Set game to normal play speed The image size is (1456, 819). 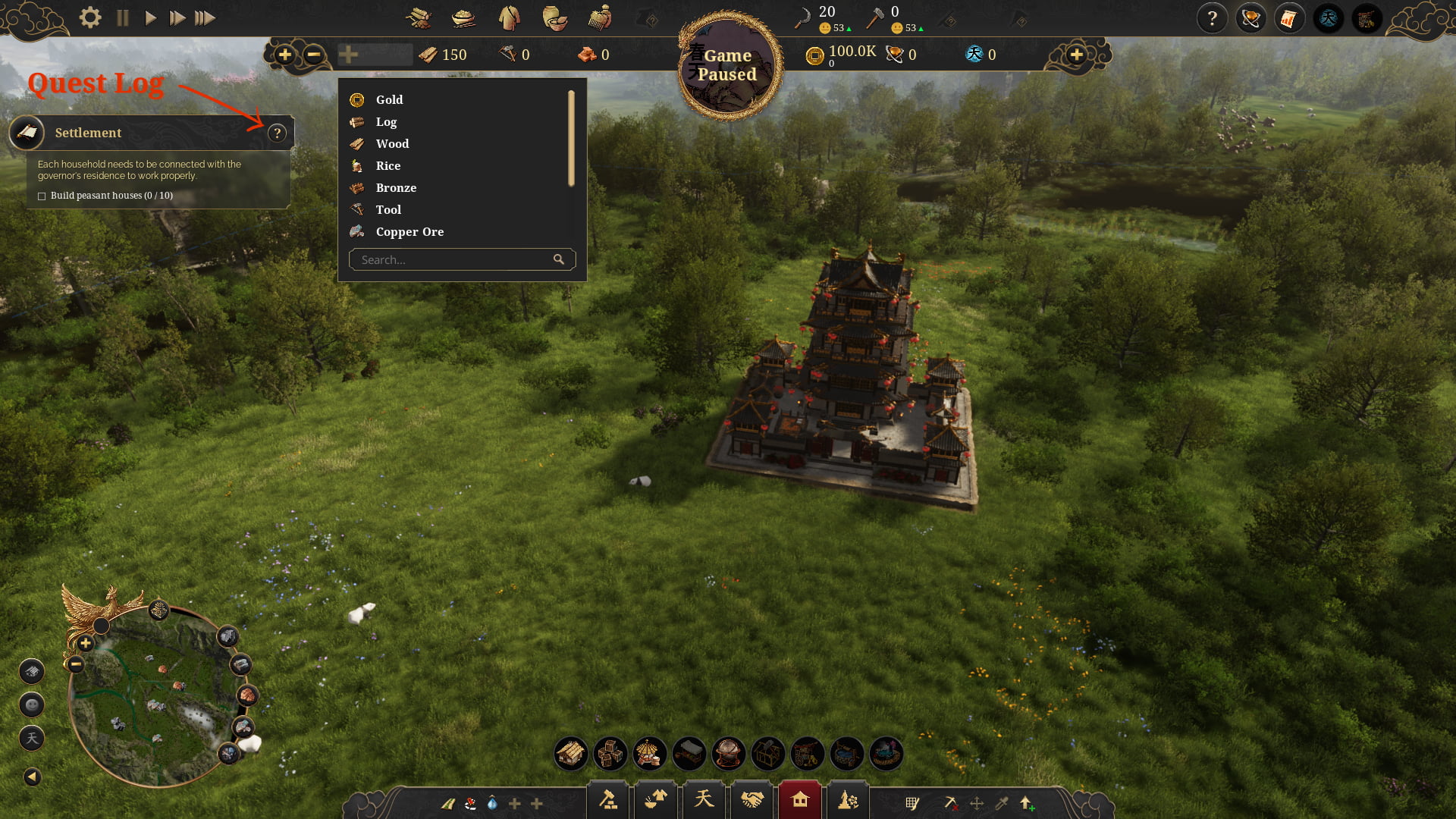pos(150,17)
